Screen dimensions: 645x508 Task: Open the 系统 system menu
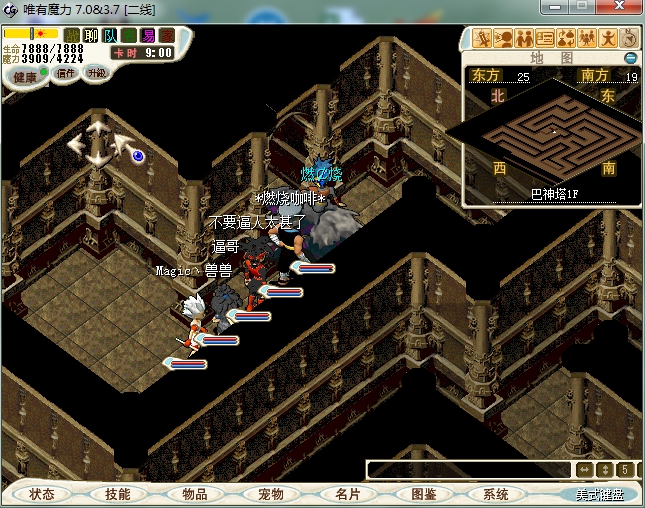click(x=496, y=494)
